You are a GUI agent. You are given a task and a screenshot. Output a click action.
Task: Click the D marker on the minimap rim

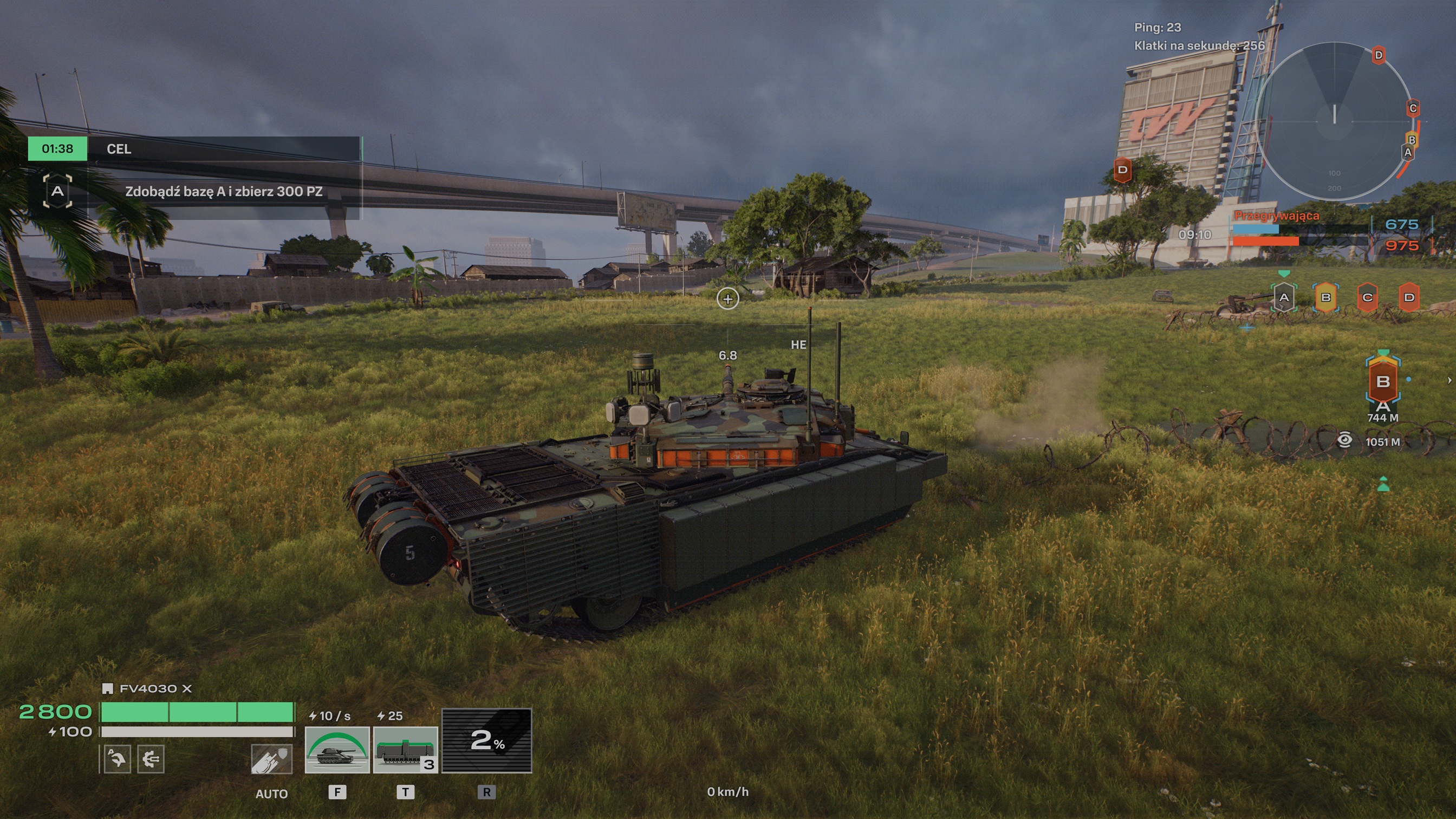click(x=1379, y=55)
